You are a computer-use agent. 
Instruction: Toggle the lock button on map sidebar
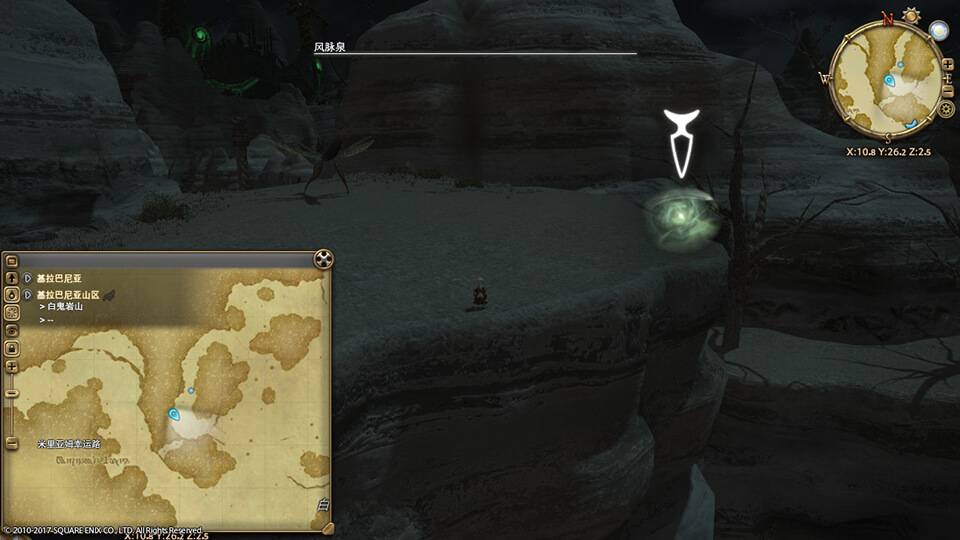pos(12,348)
